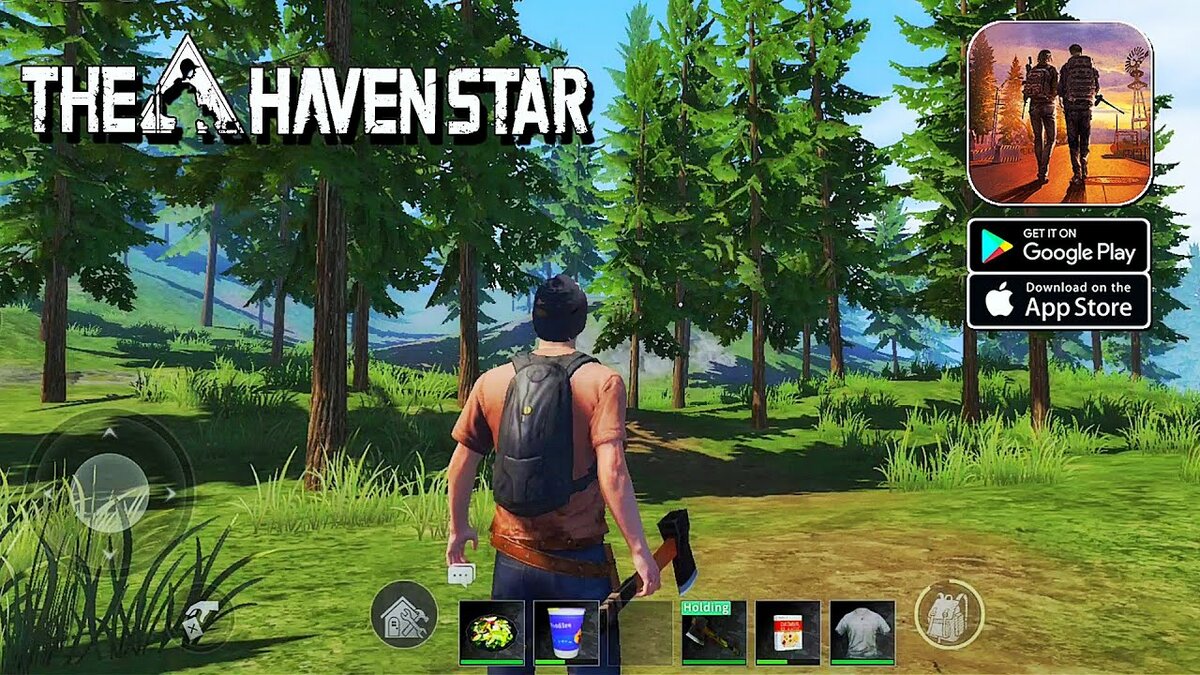Select the axe slot marked Holding
This screenshot has width=1200, height=675.
714,633
